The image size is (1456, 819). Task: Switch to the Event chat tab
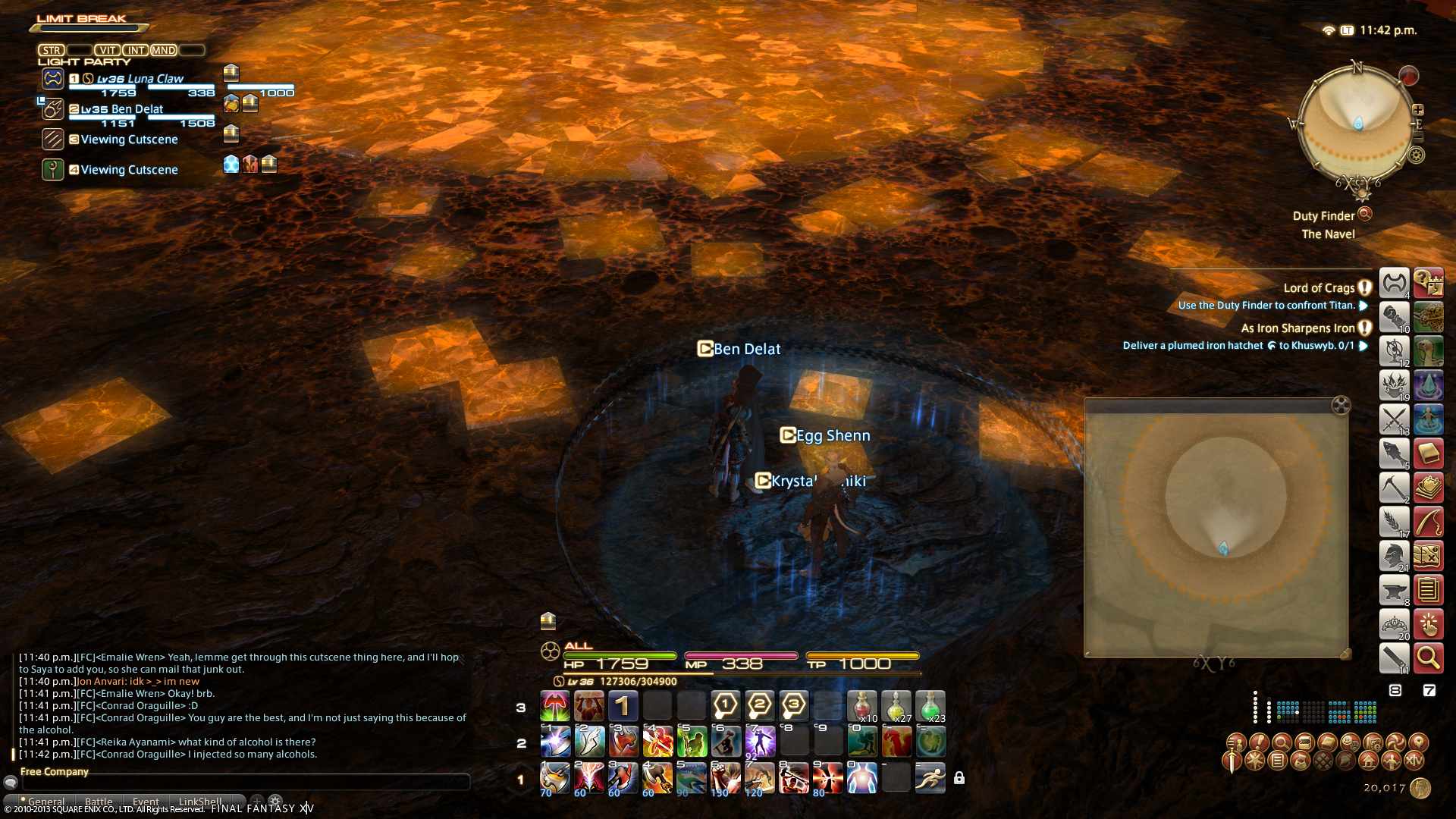[x=146, y=802]
